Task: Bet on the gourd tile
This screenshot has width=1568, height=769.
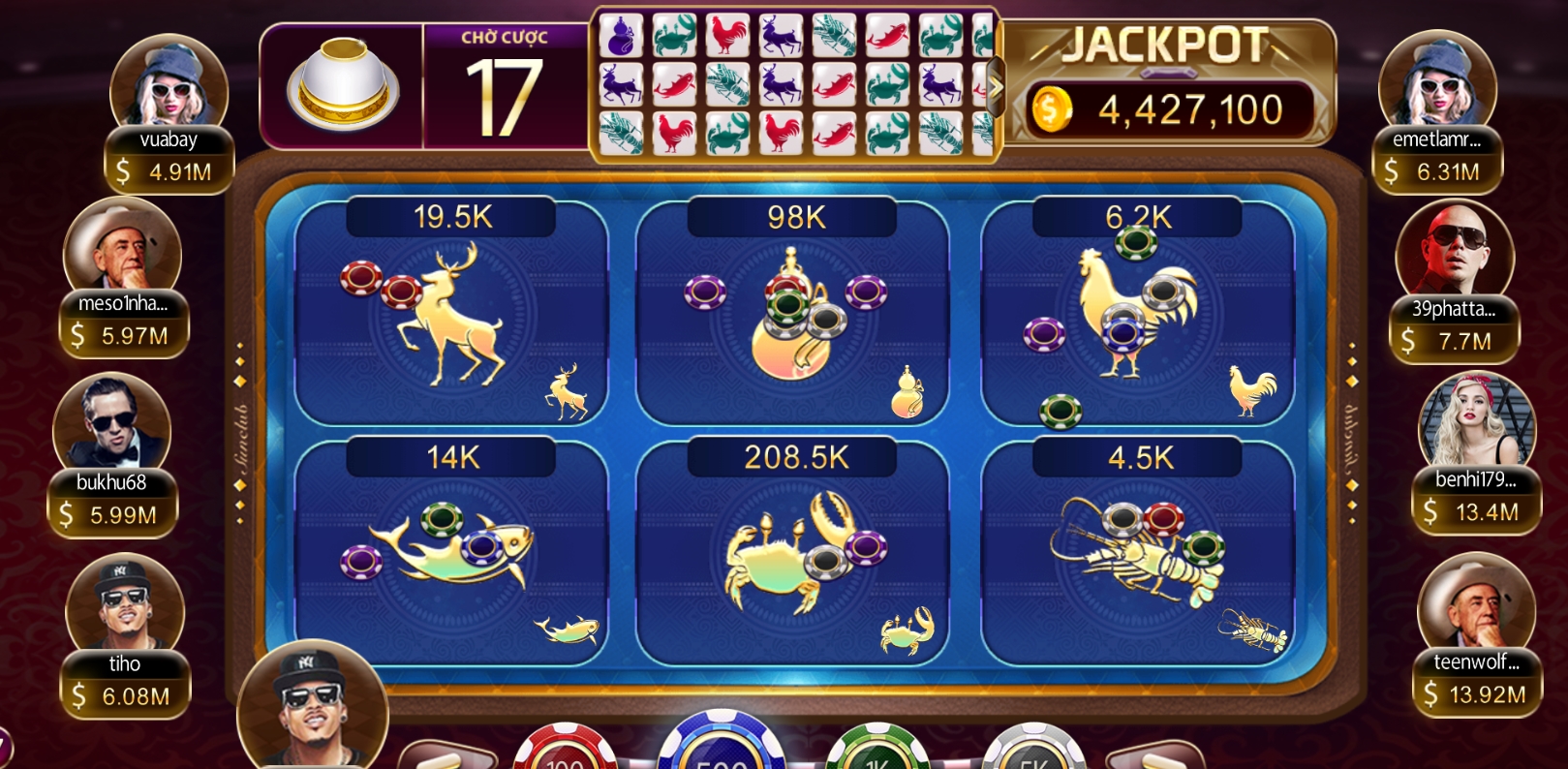Action: point(792,320)
